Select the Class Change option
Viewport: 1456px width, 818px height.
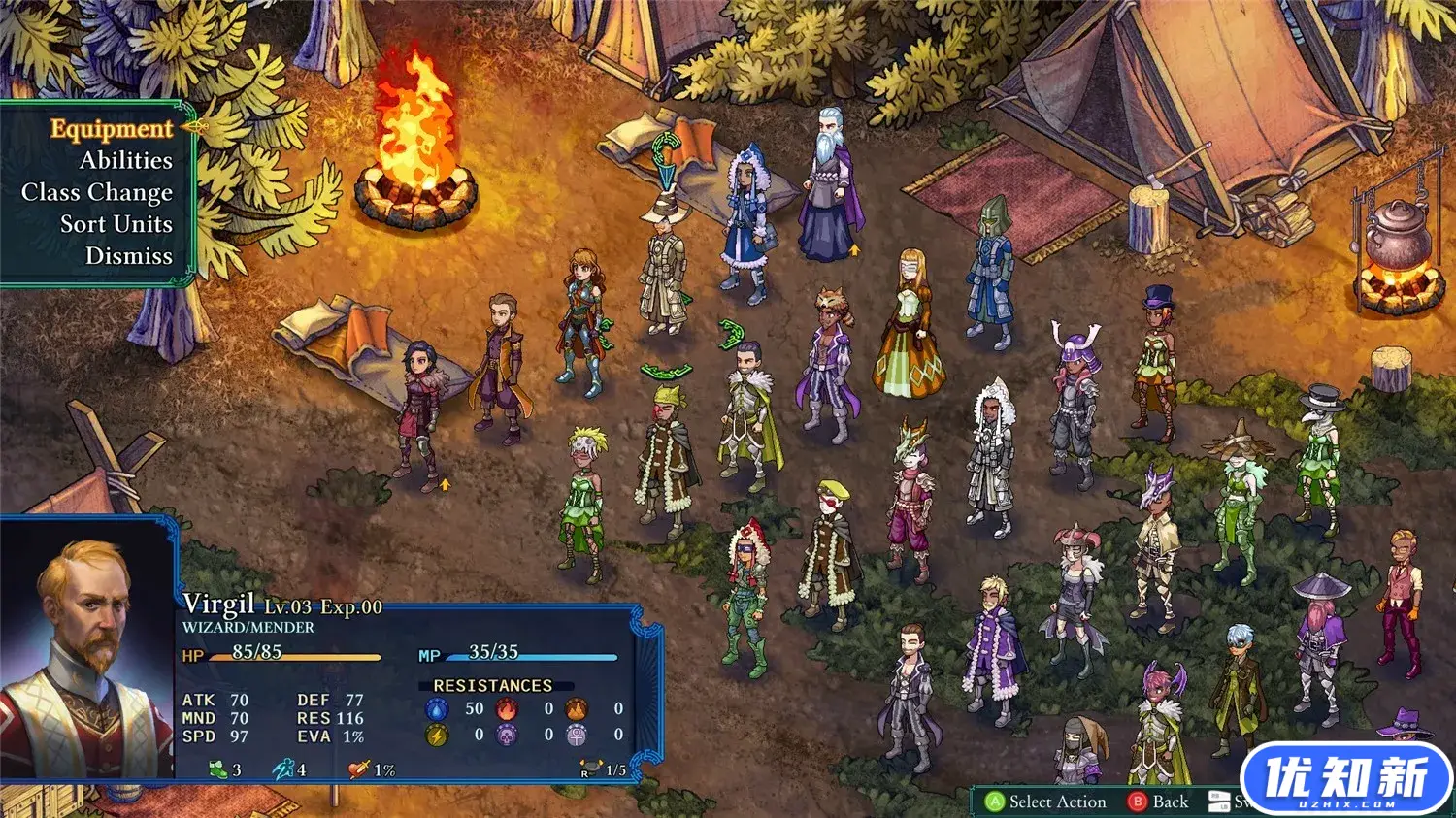(x=97, y=192)
